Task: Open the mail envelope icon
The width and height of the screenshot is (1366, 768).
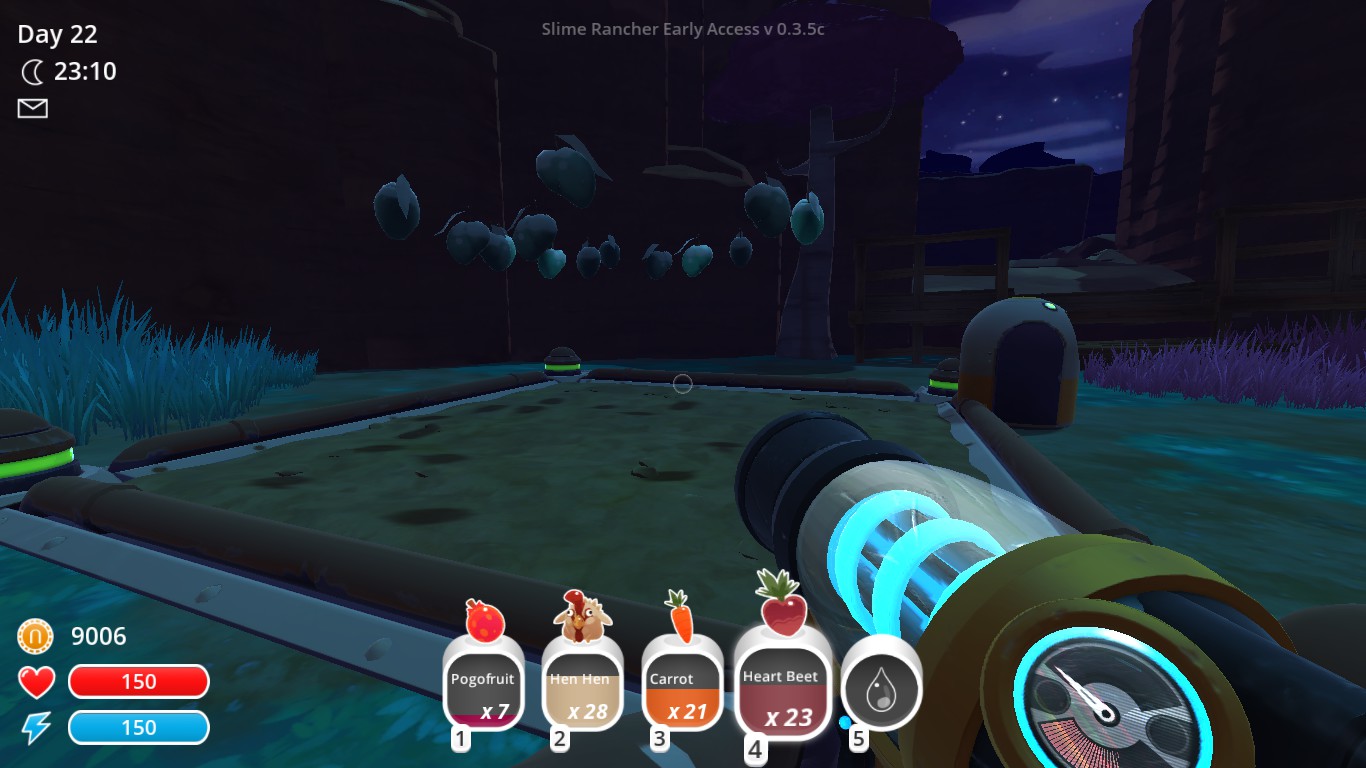Action: 31,108
